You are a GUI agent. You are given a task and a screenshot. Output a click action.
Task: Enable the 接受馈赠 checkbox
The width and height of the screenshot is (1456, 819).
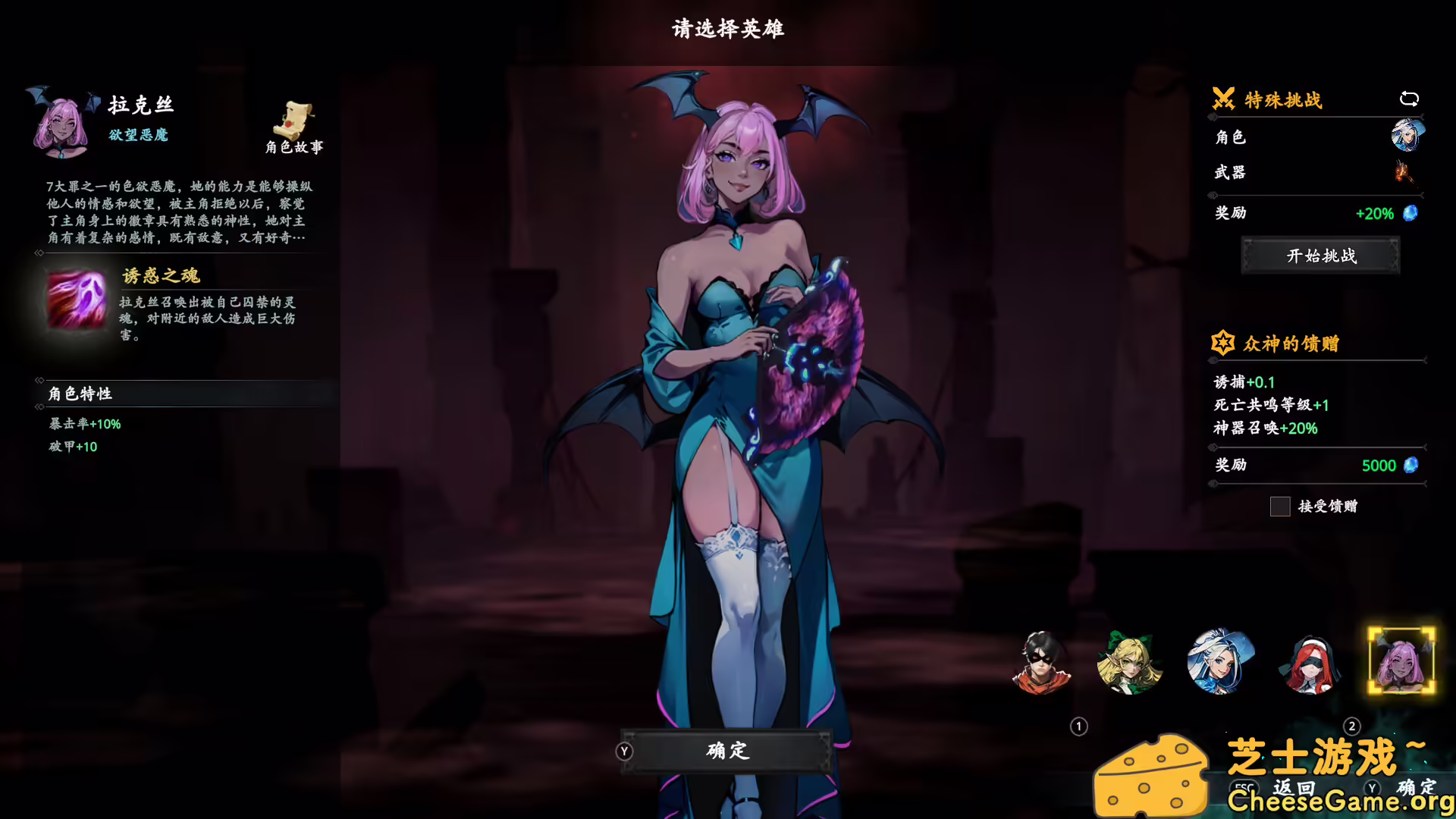point(1279,507)
